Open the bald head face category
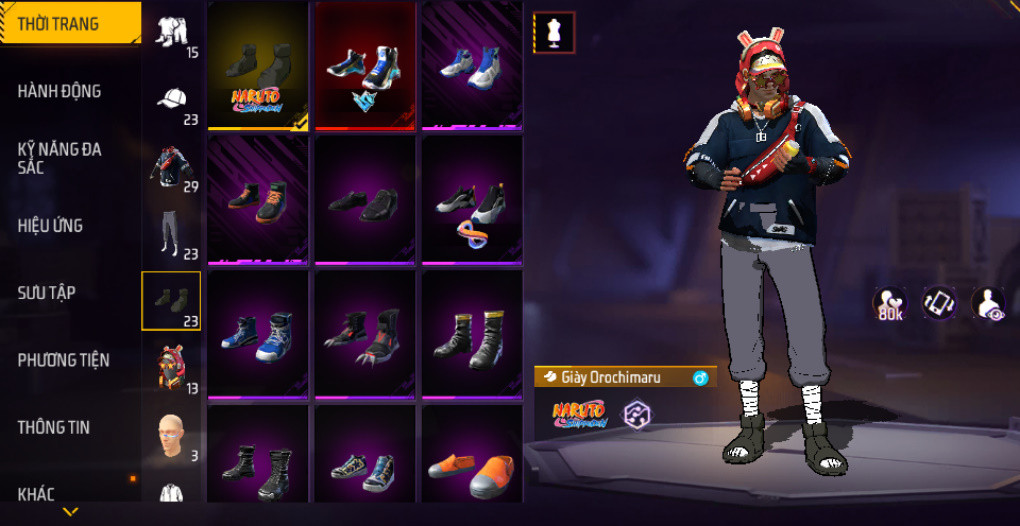Screen dimensions: 1020x526 [172, 434]
